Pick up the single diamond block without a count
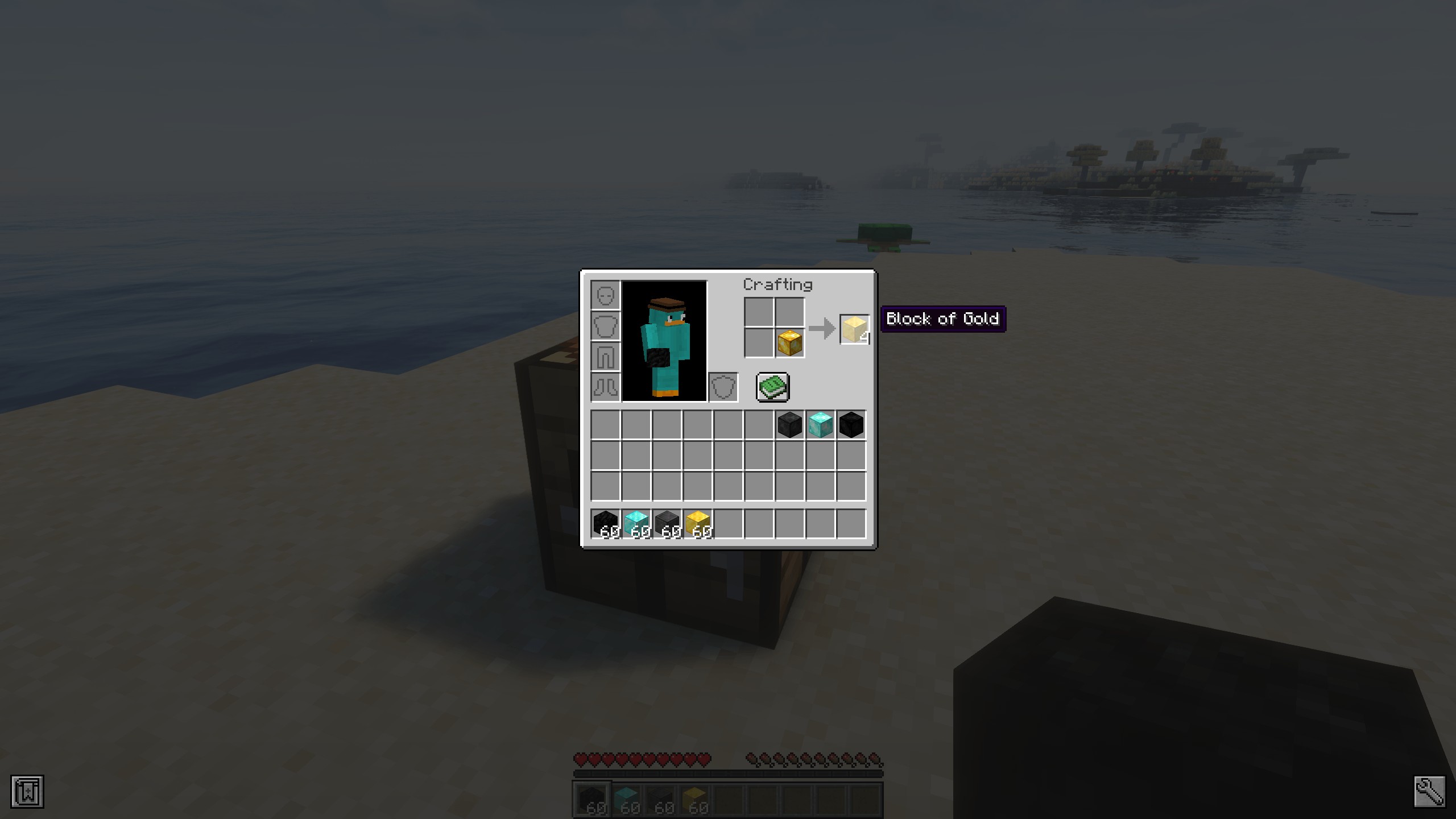The image size is (1456, 819). point(820,424)
